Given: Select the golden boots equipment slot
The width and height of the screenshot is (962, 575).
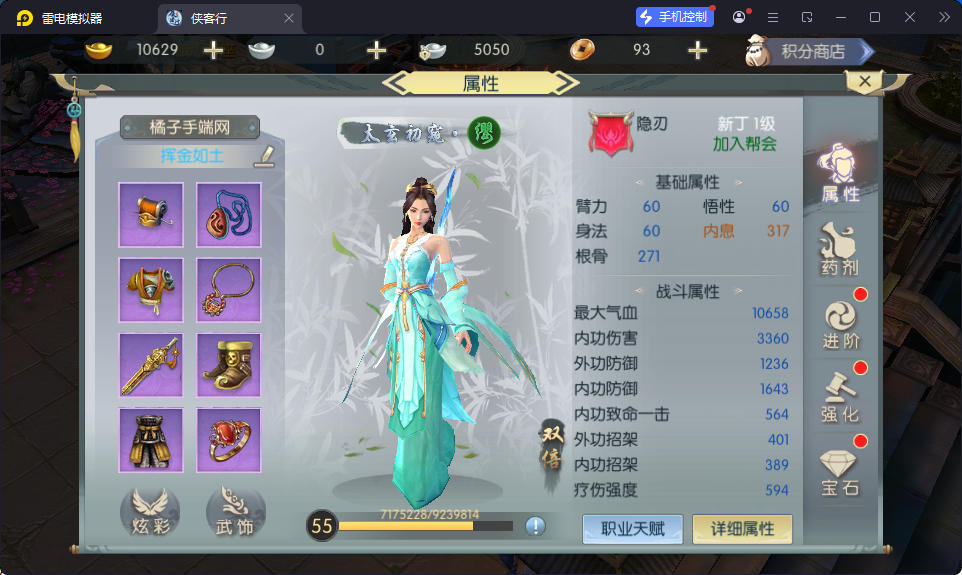Looking at the screenshot, I should (228, 365).
